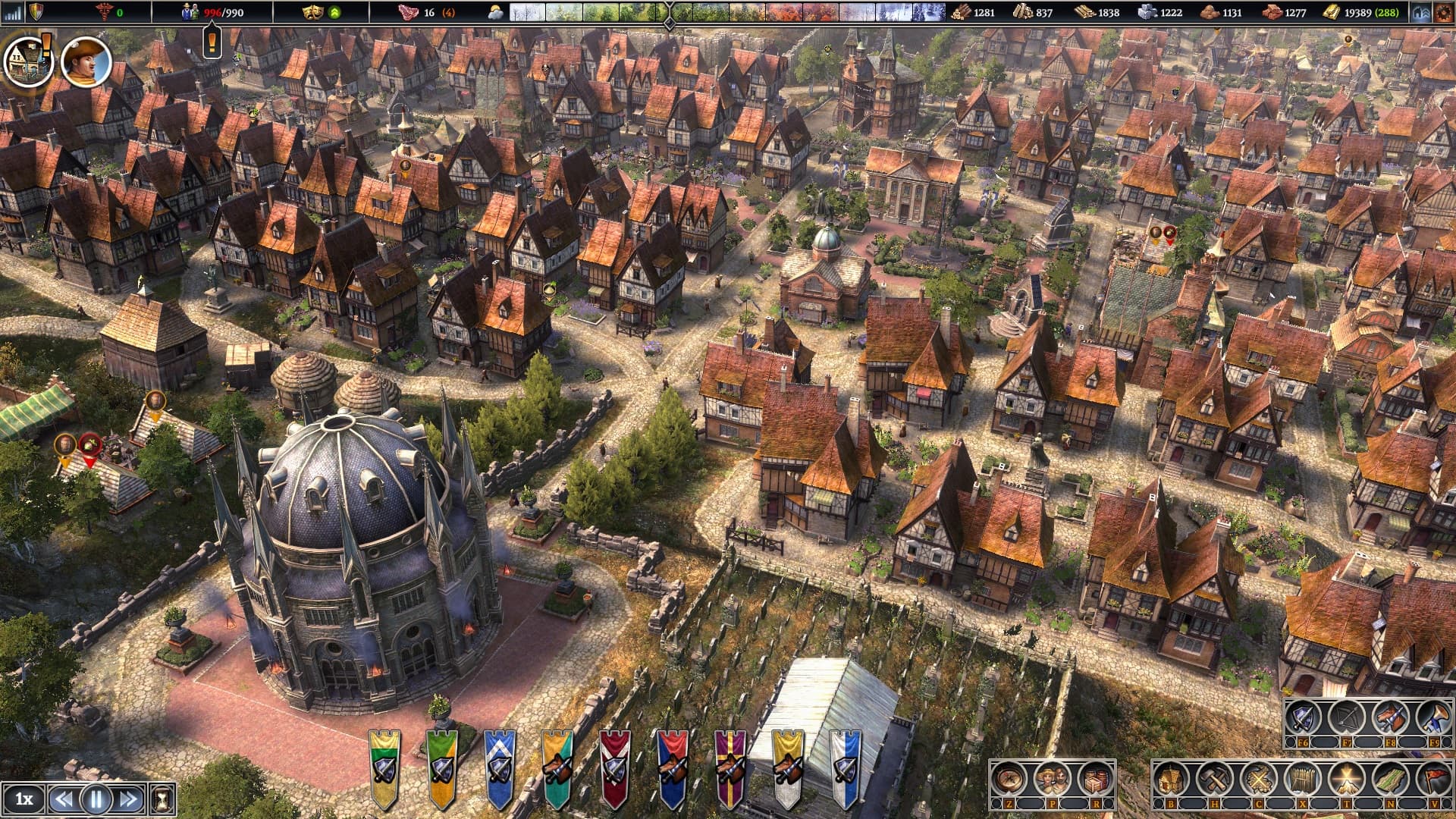Screen dimensions: 1456x819
Task: Select the purple cavalry banner with yellow cross
Action: (x=730, y=767)
